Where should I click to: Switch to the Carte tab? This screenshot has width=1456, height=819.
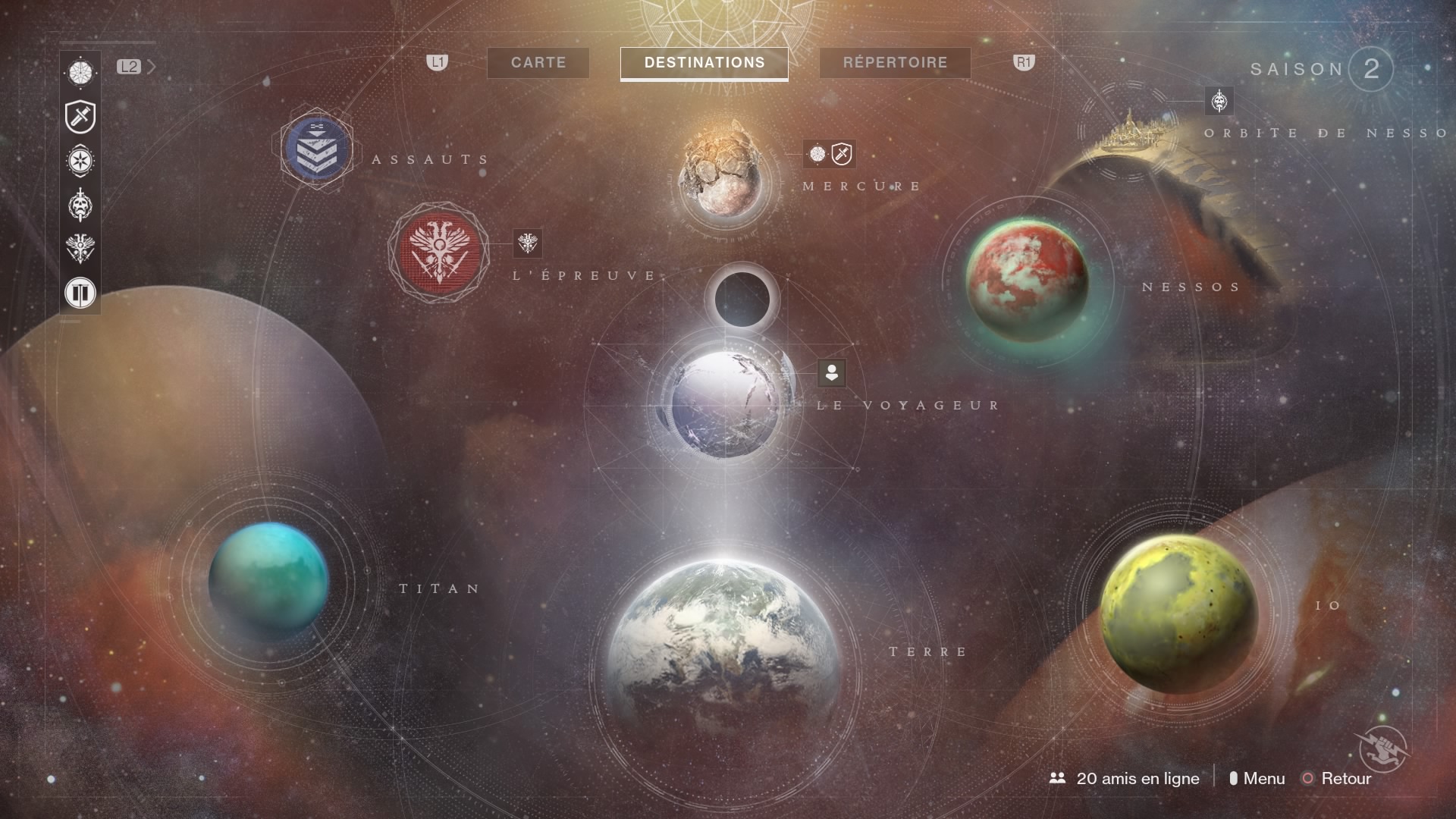click(538, 63)
